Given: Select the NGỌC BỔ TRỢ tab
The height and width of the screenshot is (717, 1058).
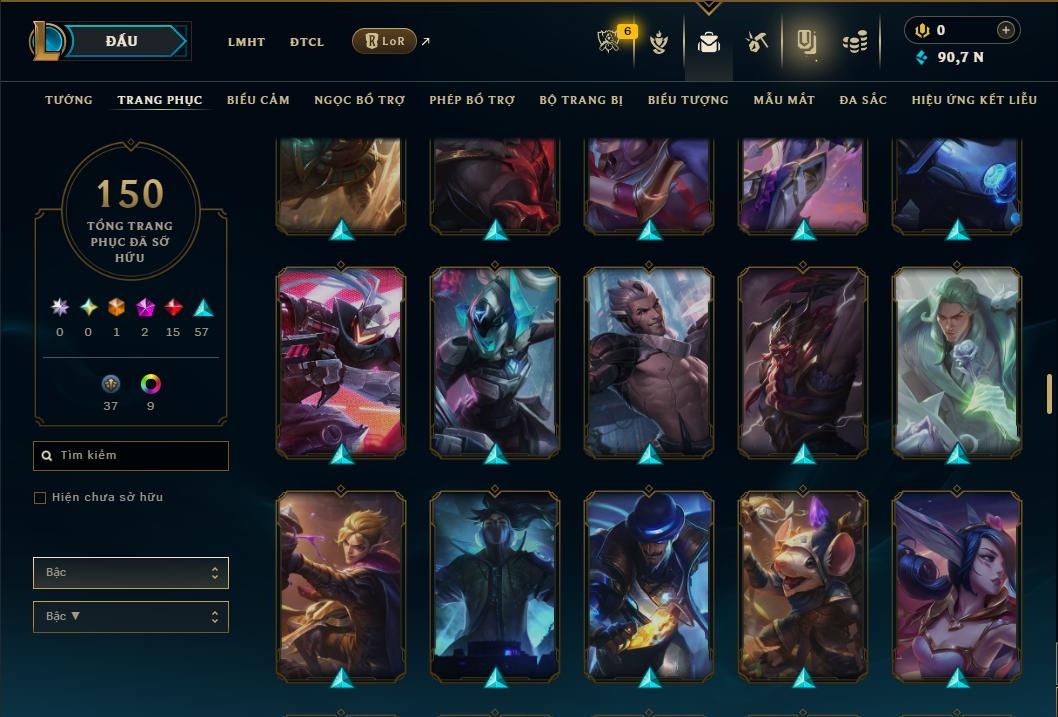Looking at the screenshot, I should click(359, 100).
